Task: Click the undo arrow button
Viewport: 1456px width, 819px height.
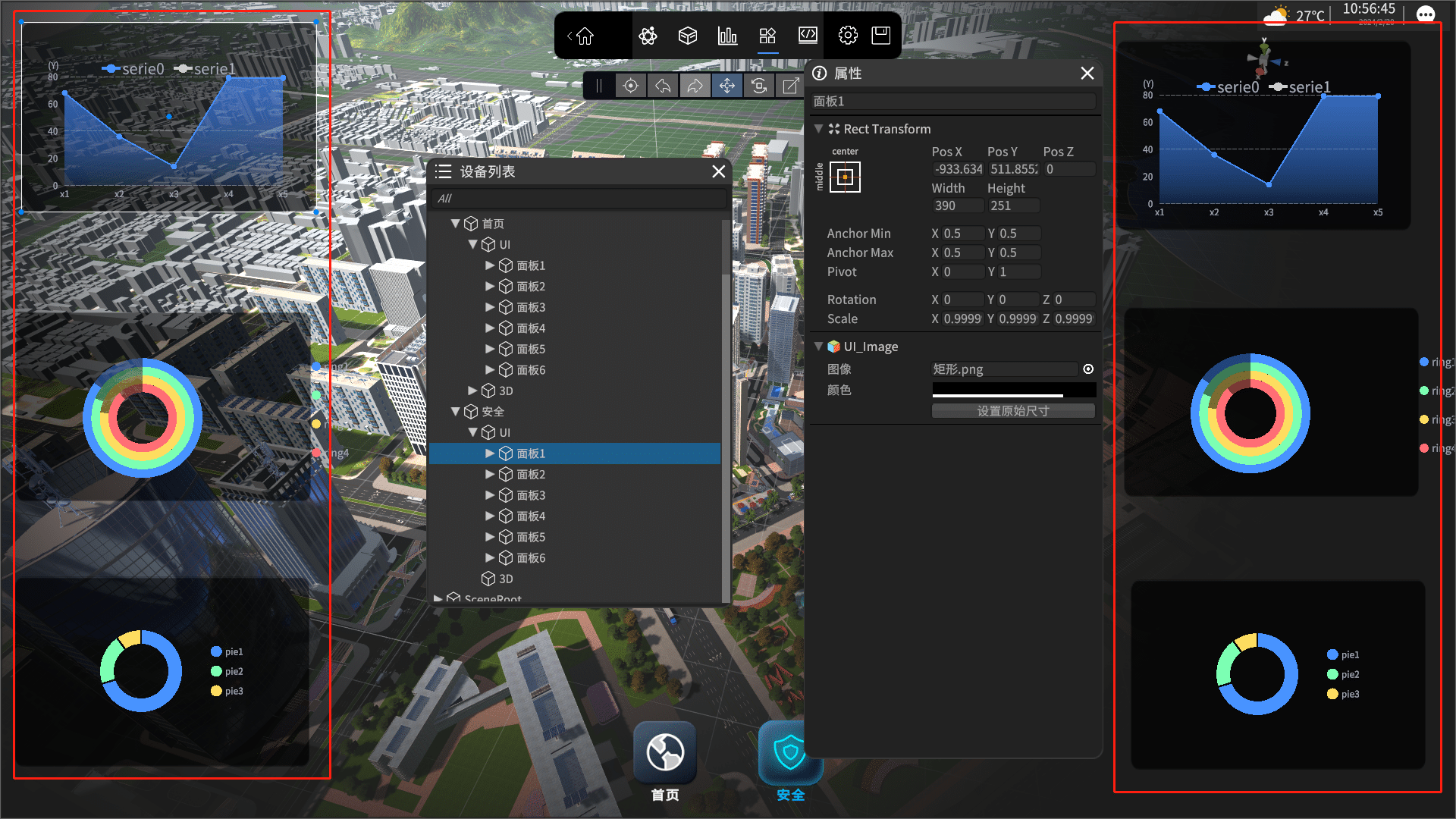Action: pos(663,86)
